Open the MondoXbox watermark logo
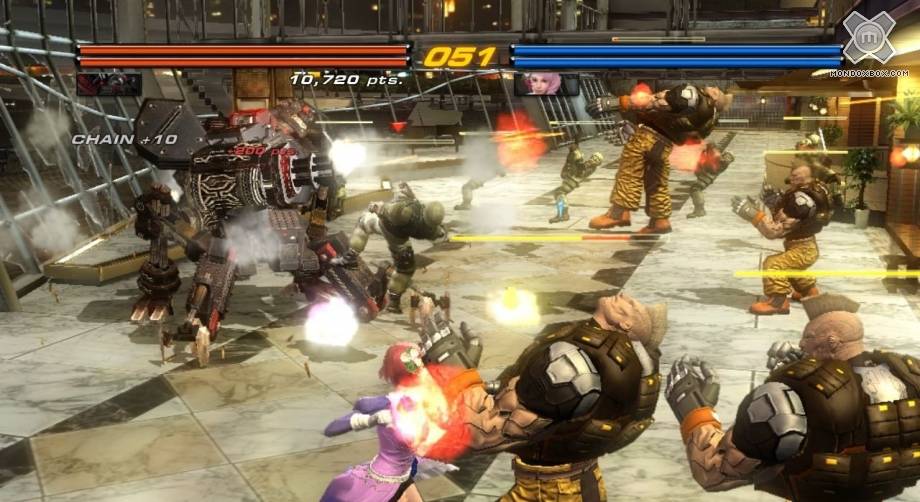Viewport: 920px width, 502px height. (867, 38)
